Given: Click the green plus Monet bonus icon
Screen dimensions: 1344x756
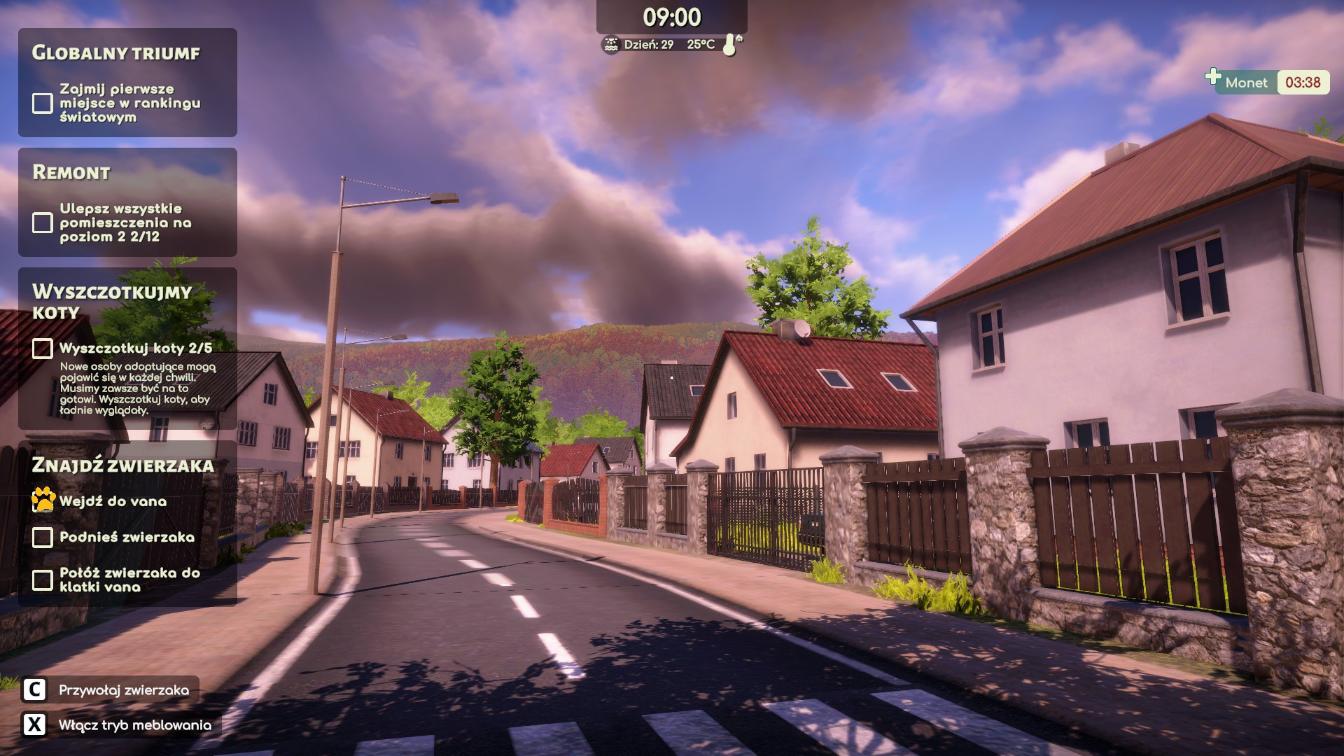Looking at the screenshot, I should click(1214, 77).
